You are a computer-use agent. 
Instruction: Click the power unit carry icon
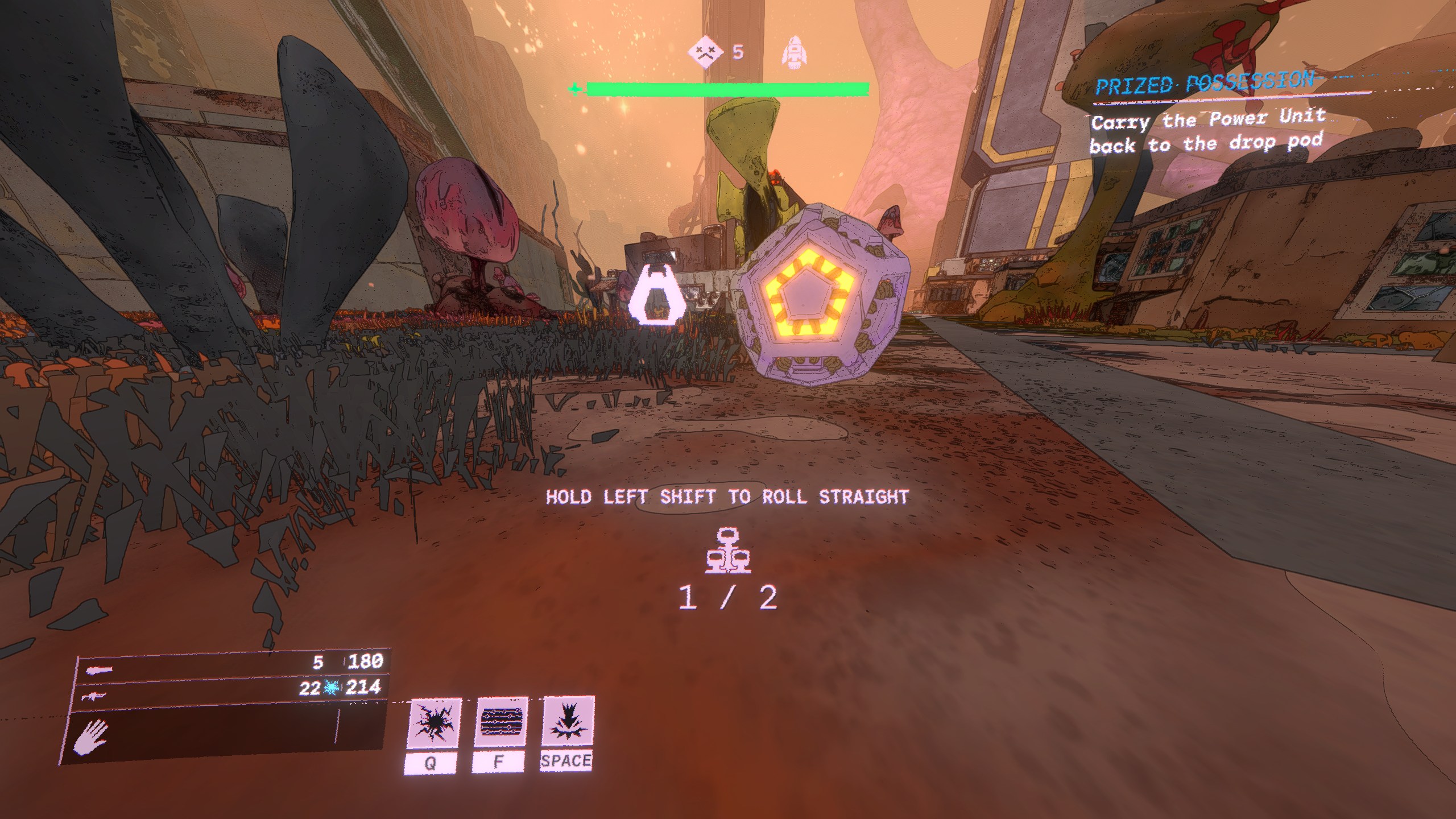click(x=728, y=551)
